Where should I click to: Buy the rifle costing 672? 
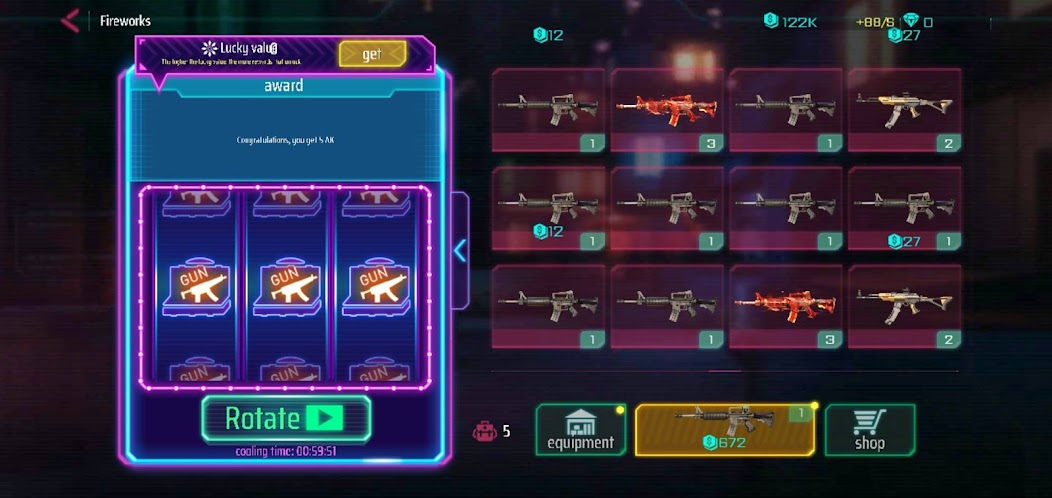click(x=725, y=430)
